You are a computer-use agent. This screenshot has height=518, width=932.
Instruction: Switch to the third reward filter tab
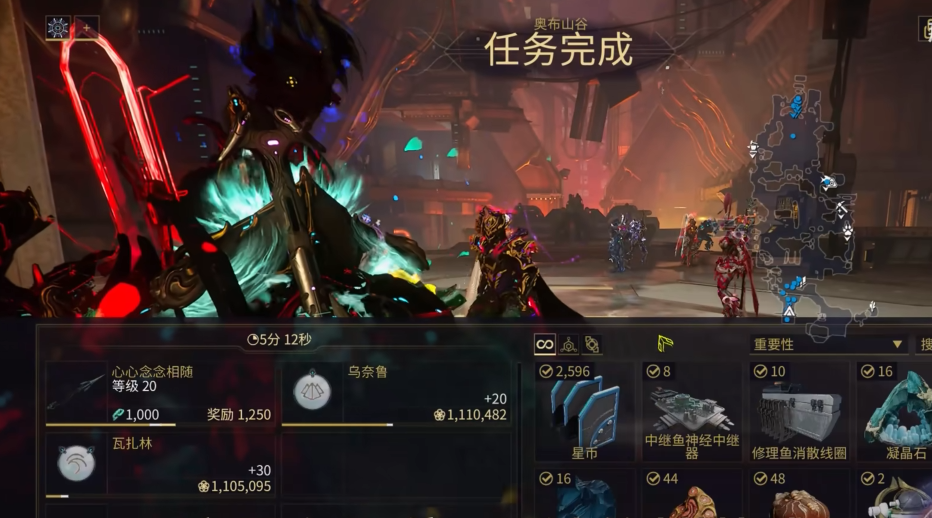(x=592, y=345)
